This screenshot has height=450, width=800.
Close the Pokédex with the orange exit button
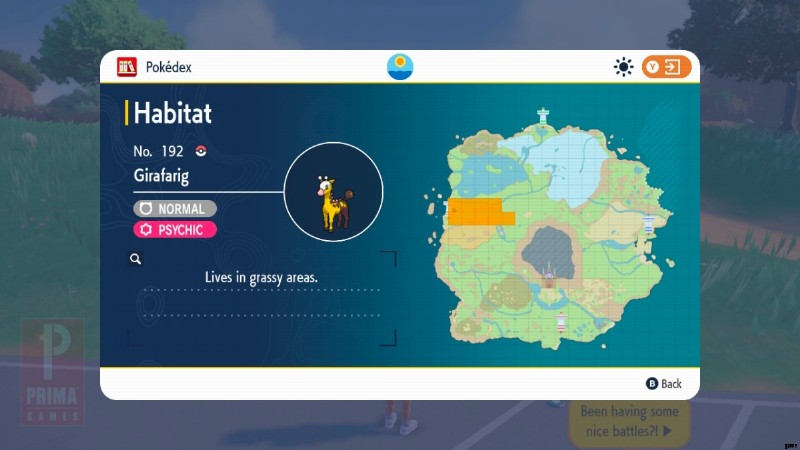point(667,67)
